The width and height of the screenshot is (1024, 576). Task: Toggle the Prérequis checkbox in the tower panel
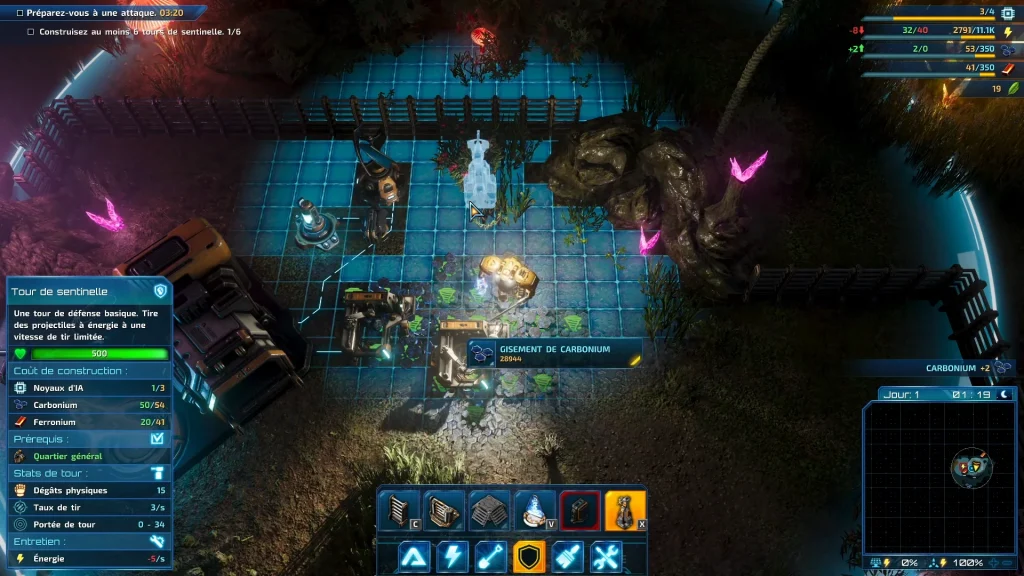[156, 438]
